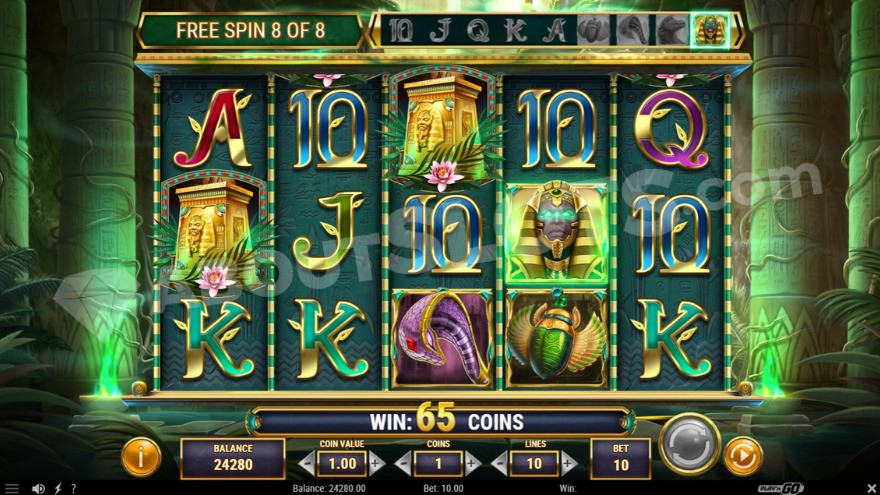This screenshot has width=880, height=495.
Task: Raise the number of coins
Action: pos(472,463)
